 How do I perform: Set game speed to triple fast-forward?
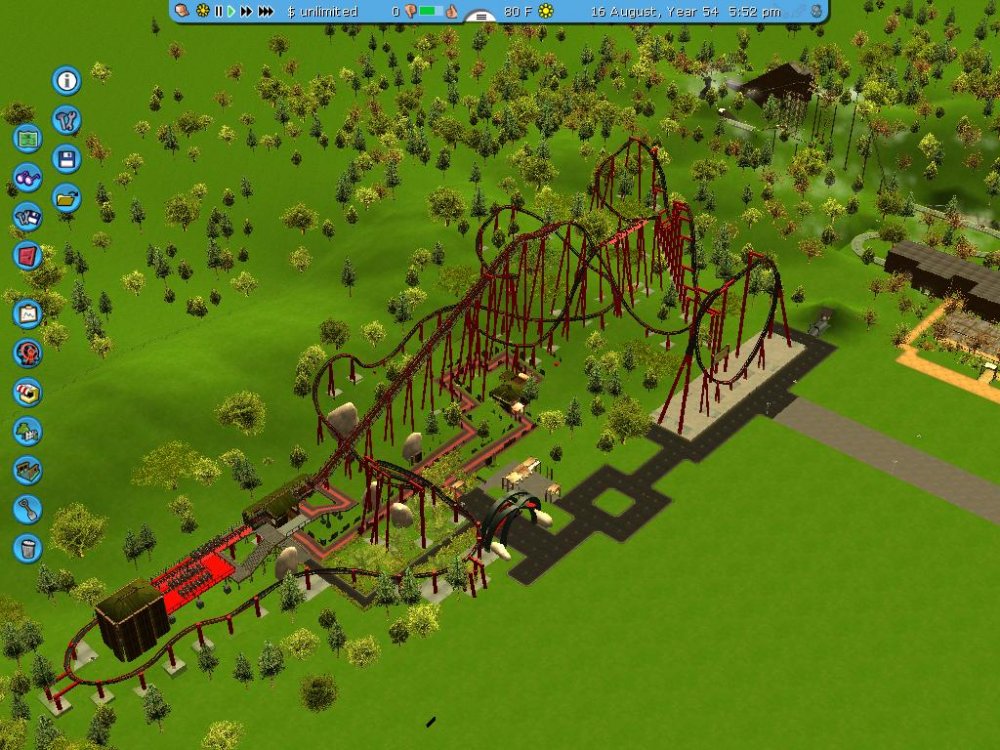point(266,12)
